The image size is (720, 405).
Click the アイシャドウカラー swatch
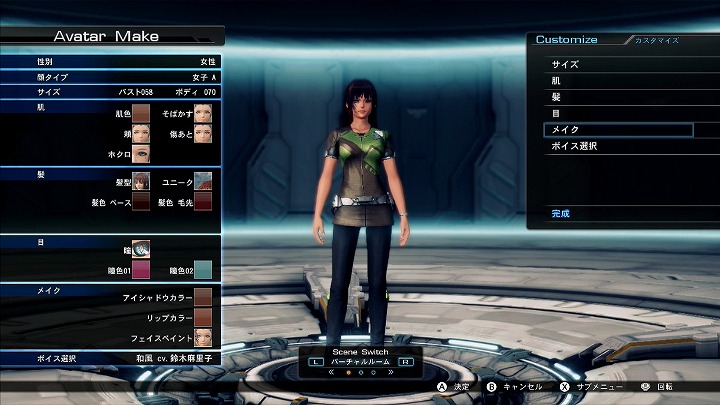coord(203,297)
